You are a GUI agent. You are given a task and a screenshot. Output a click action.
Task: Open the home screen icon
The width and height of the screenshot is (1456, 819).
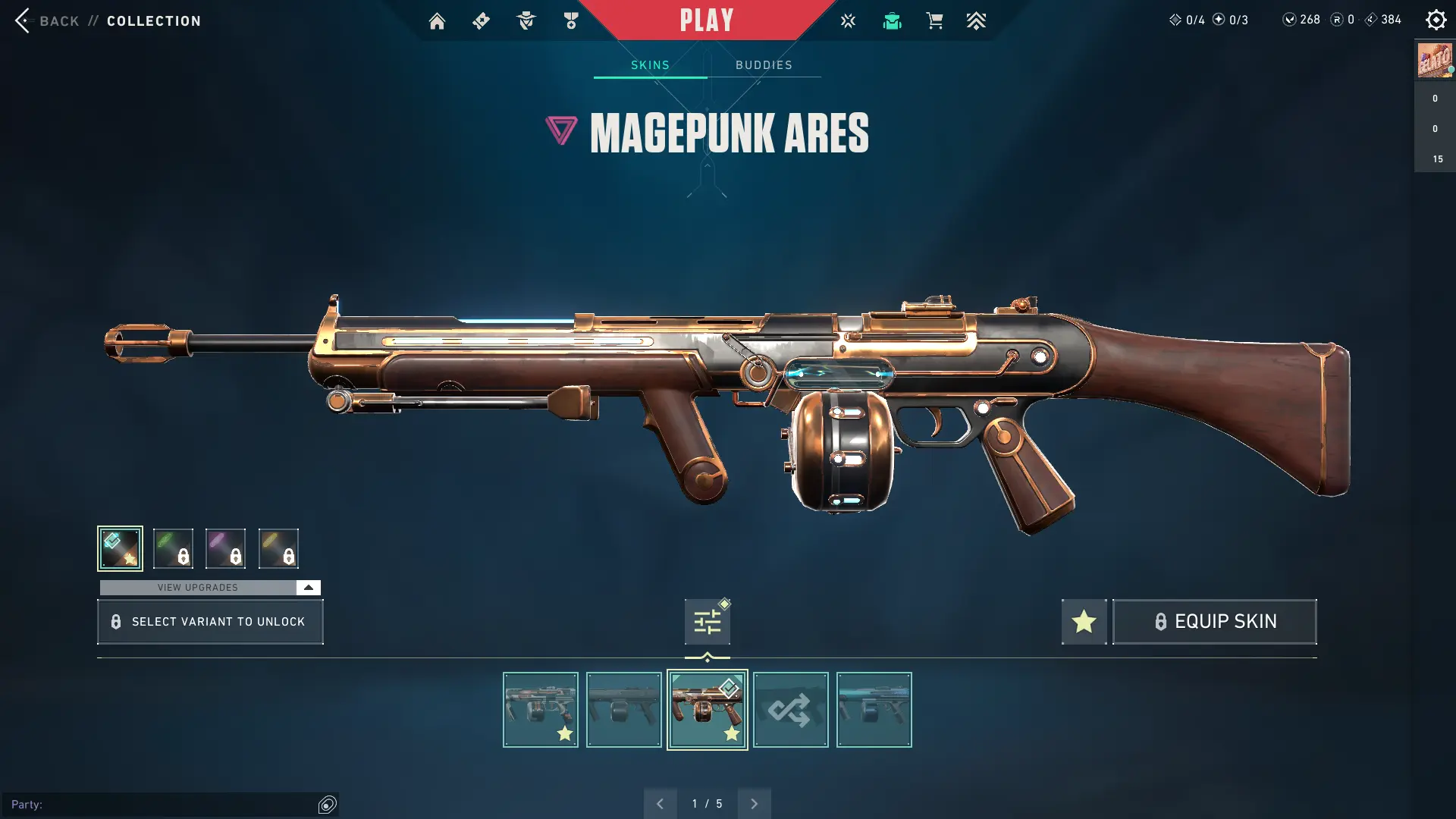tap(437, 21)
